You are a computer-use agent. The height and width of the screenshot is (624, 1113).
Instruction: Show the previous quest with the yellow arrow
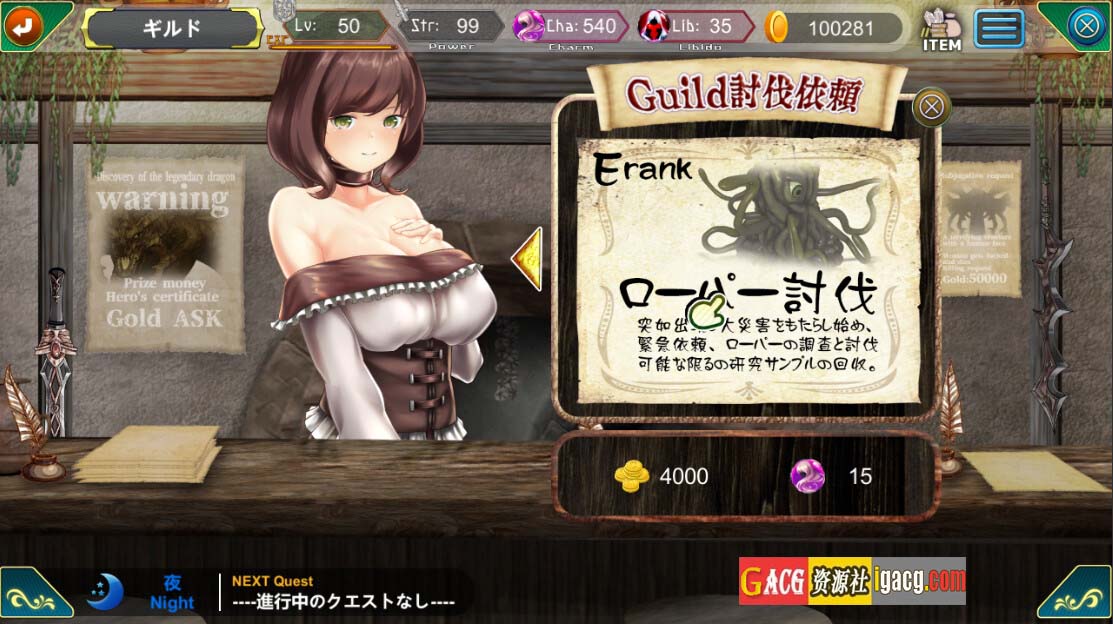coord(527,259)
